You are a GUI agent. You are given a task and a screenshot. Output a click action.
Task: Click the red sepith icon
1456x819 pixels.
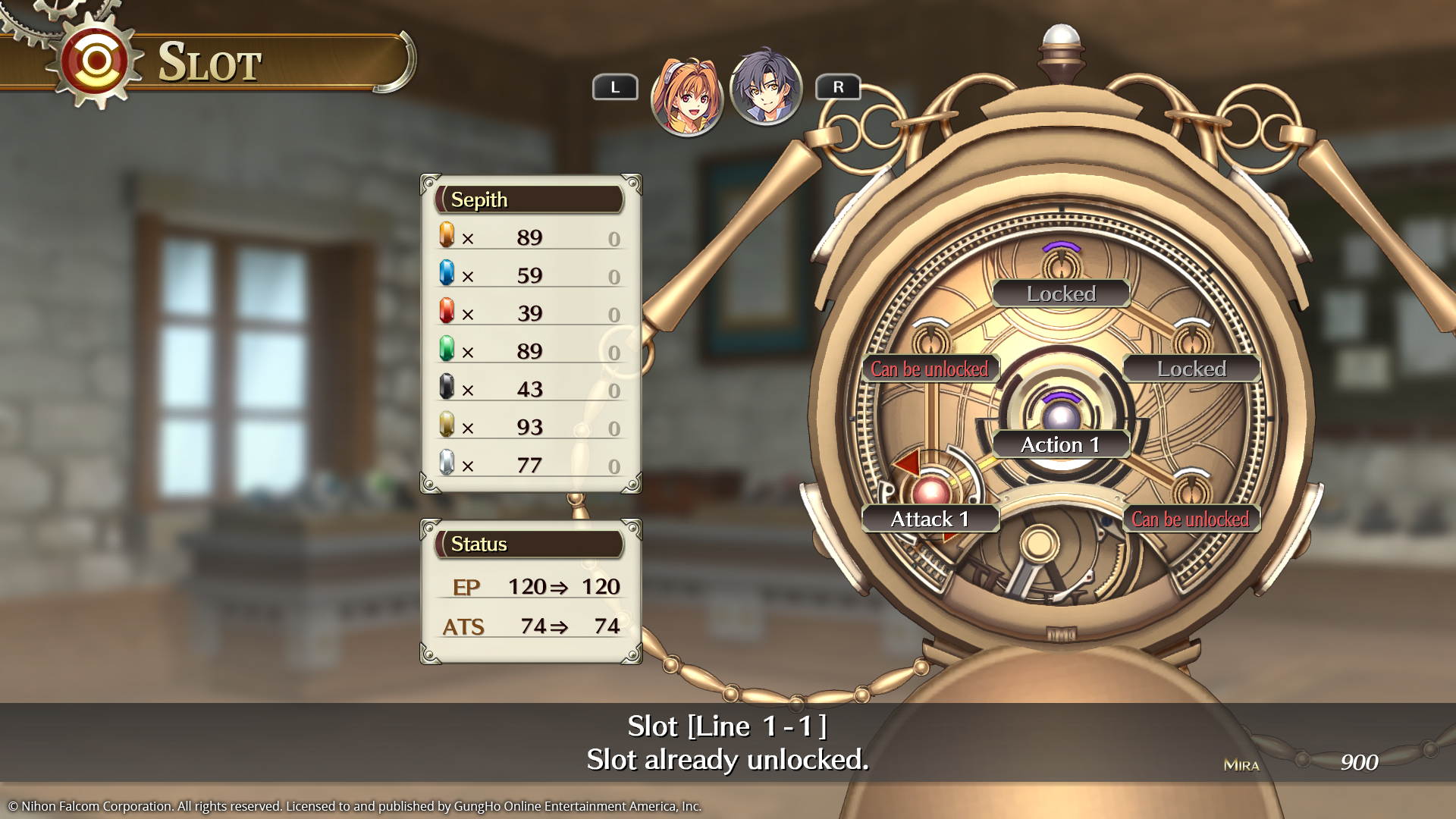pyautogui.click(x=446, y=312)
